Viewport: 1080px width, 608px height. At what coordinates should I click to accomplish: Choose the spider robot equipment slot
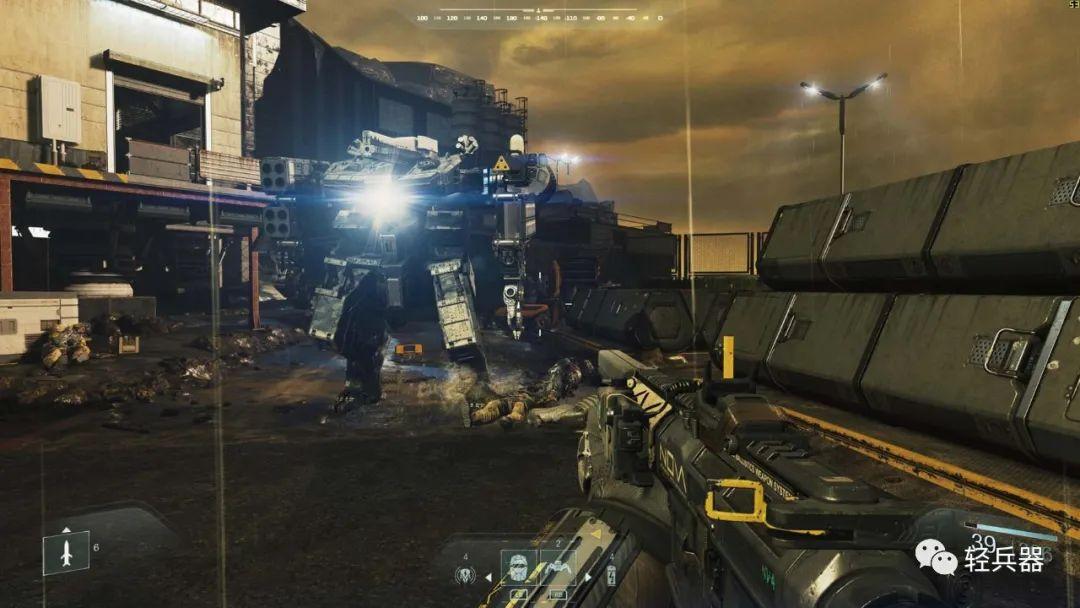tap(557, 567)
